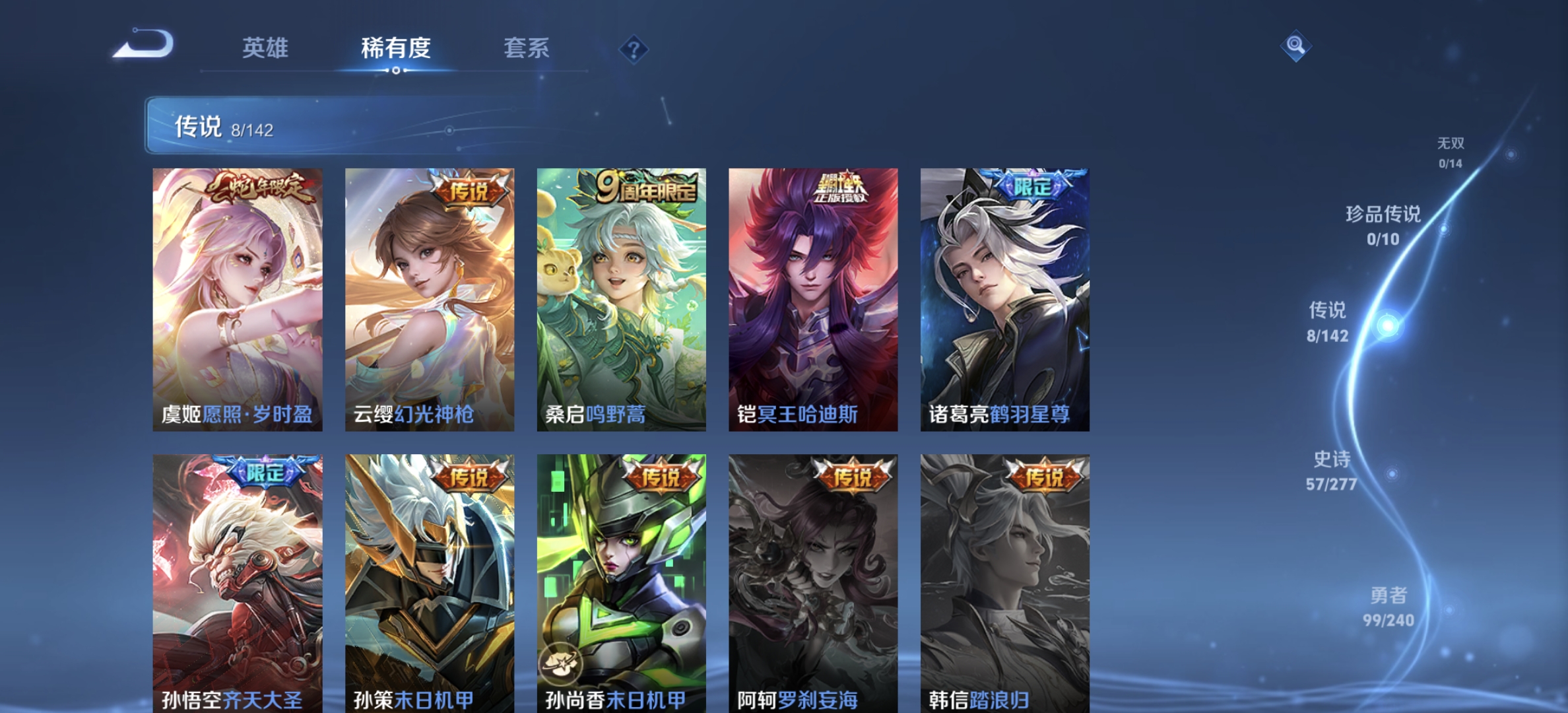This screenshot has height=713, width=1568.
Task: Switch to the 套系 tab
Action: [x=528, y=49]
